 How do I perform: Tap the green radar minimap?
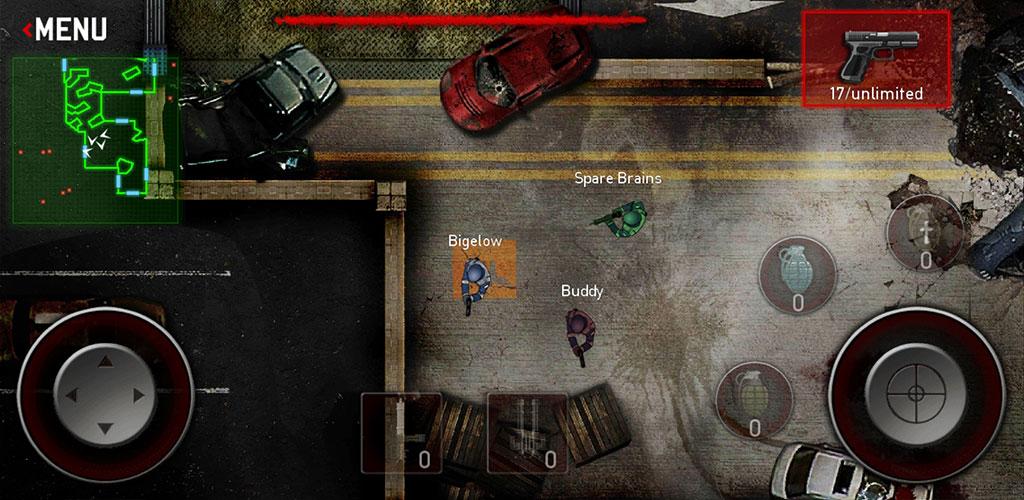96,139
